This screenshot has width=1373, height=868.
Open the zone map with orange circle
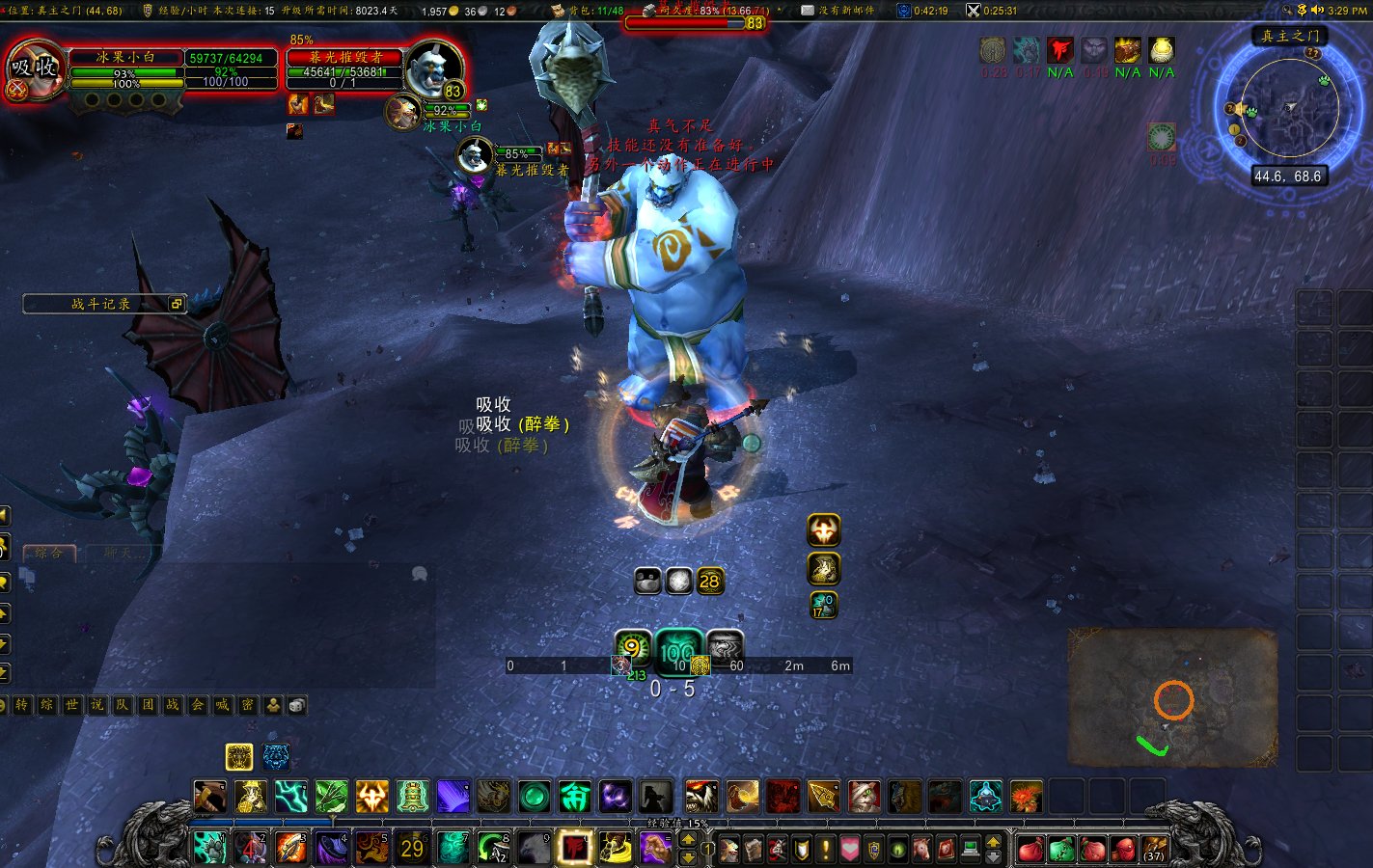[1172, 696]
